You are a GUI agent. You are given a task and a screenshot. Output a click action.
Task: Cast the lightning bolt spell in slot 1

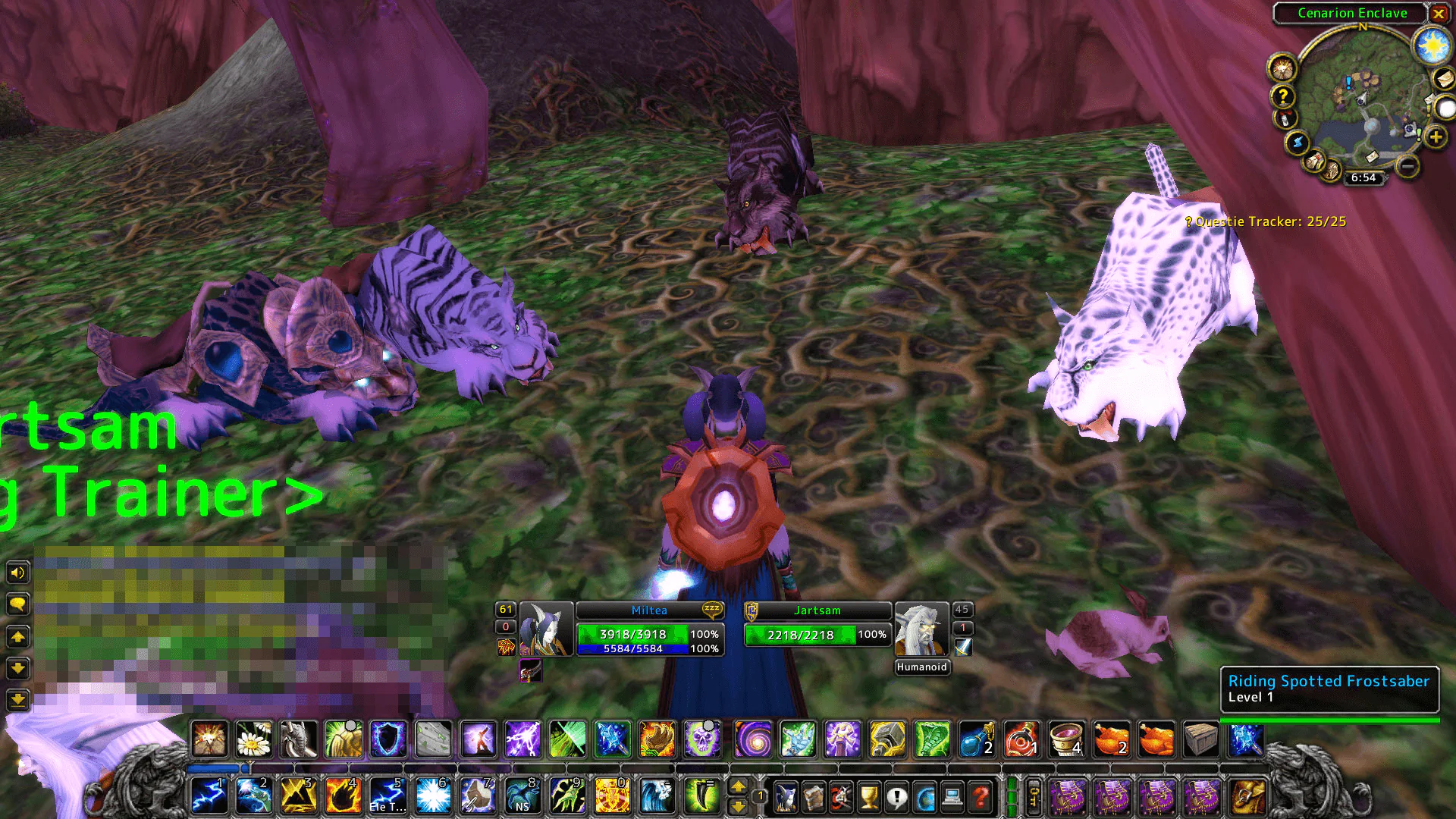point(209,796)
